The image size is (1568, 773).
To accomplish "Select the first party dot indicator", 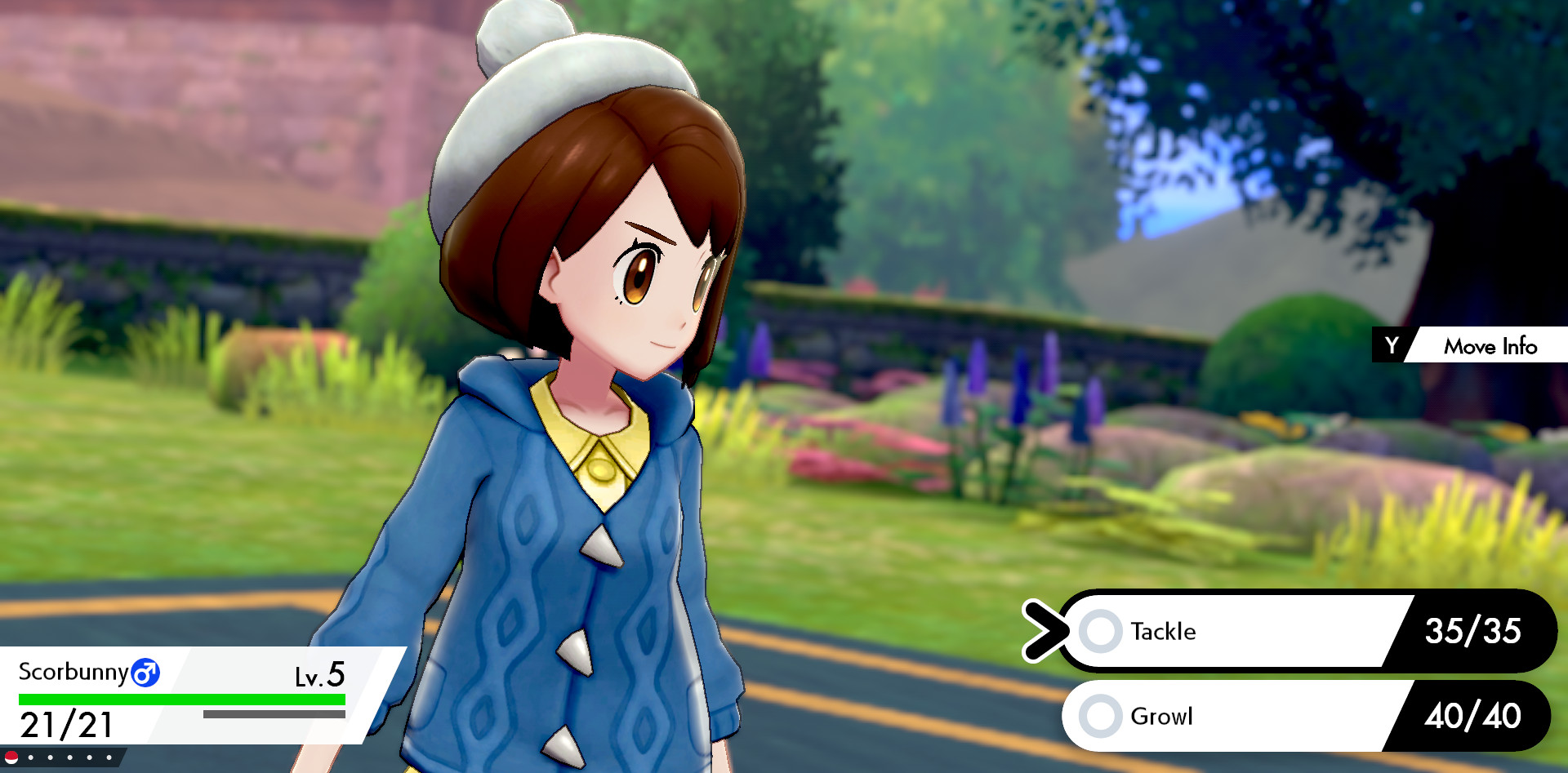I will (31, 757).
